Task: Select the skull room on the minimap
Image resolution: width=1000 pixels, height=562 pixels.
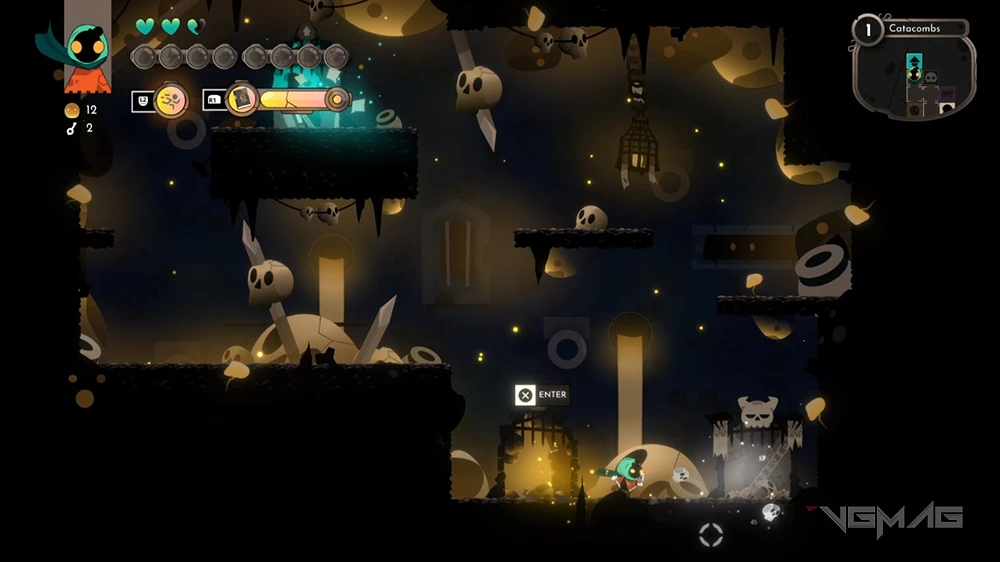Action: (x=931, y=78)
